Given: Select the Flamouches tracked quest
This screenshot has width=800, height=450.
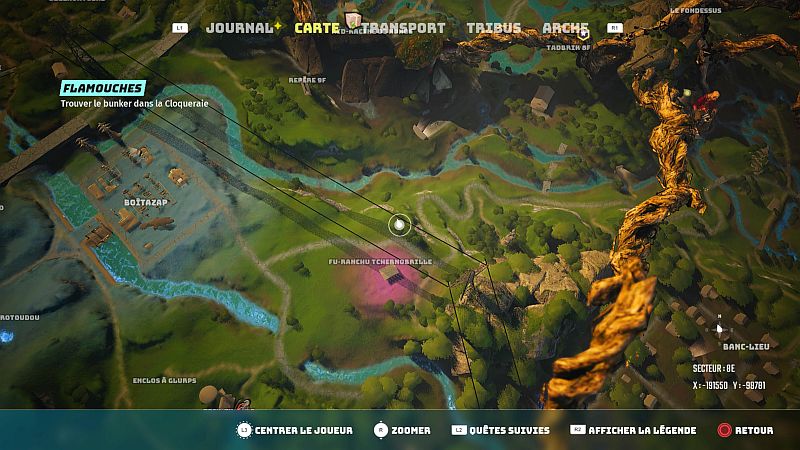Looking at the screenshot, I should tap(102, 88).
